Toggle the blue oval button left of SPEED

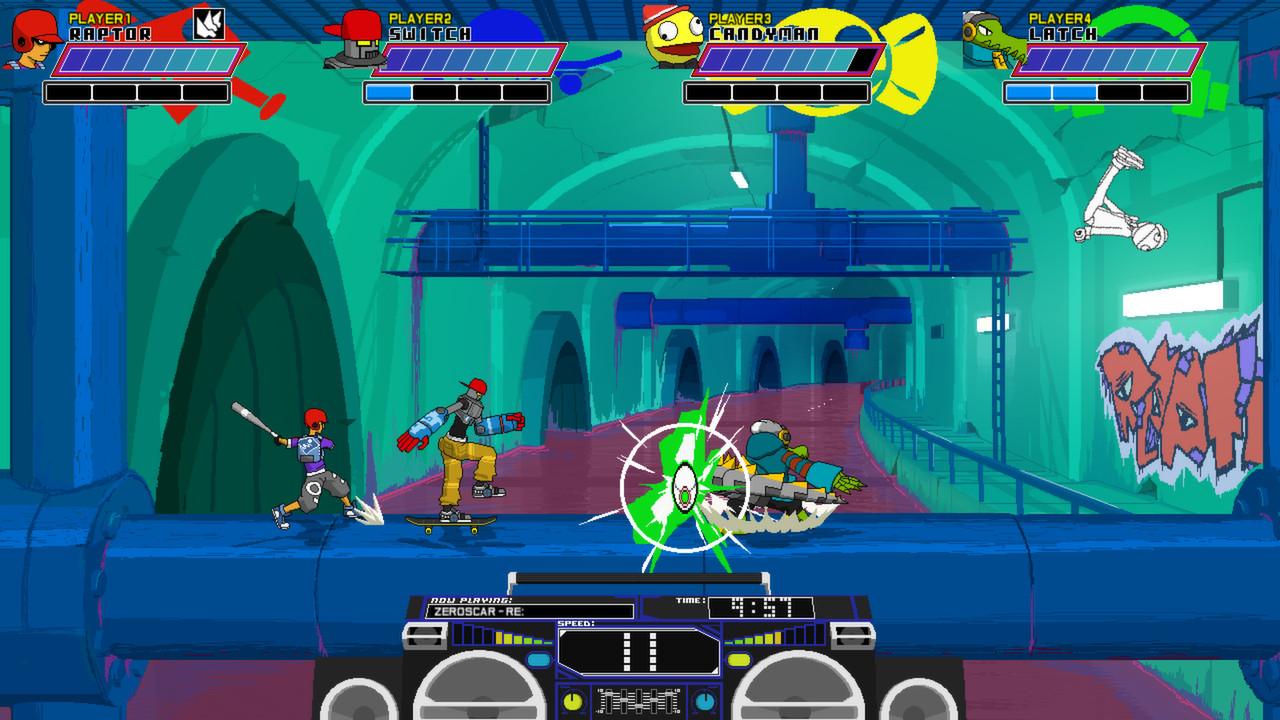[540, 658]
